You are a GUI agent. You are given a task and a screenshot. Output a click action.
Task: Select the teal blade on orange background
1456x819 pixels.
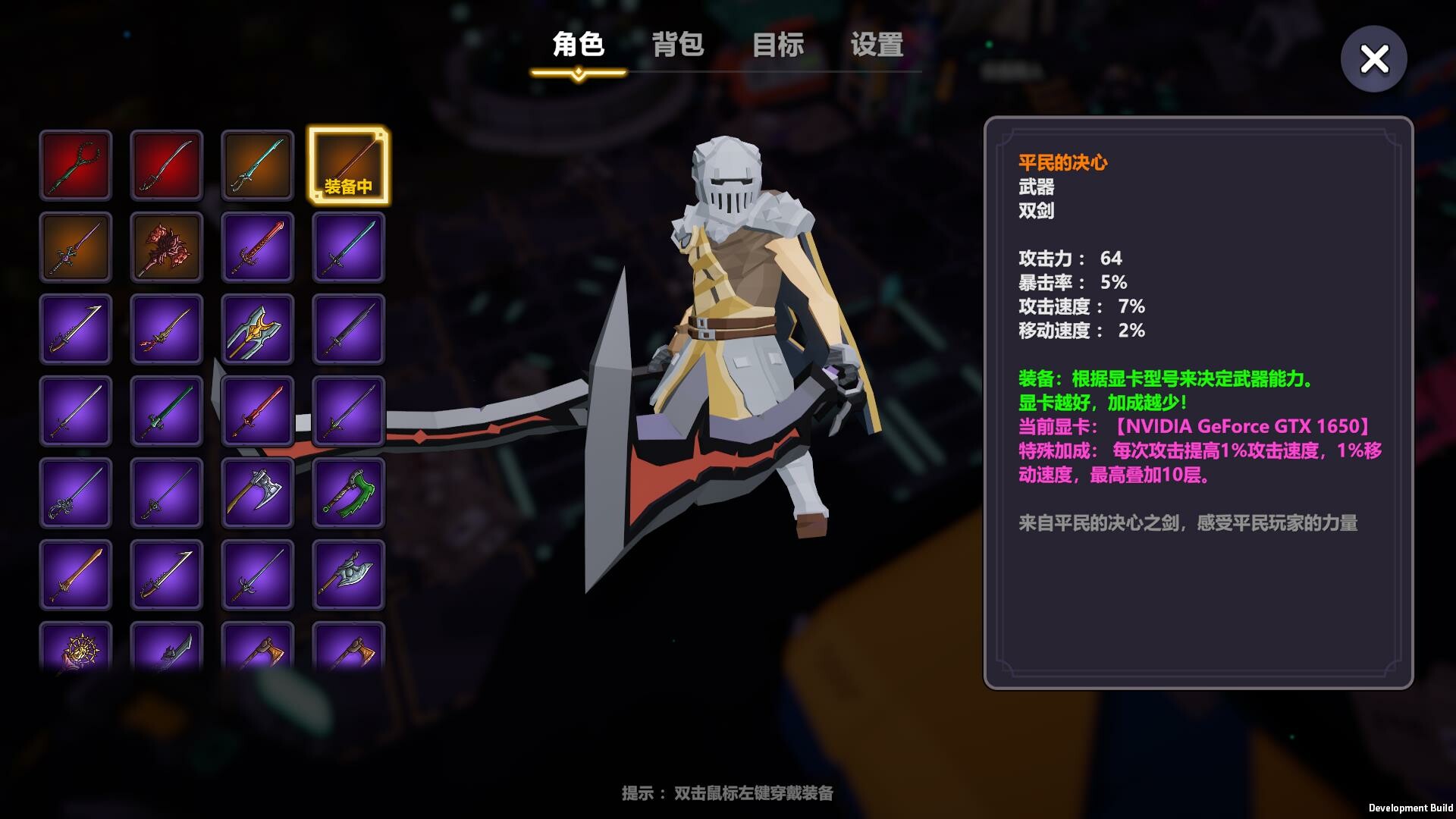(258, 165)
